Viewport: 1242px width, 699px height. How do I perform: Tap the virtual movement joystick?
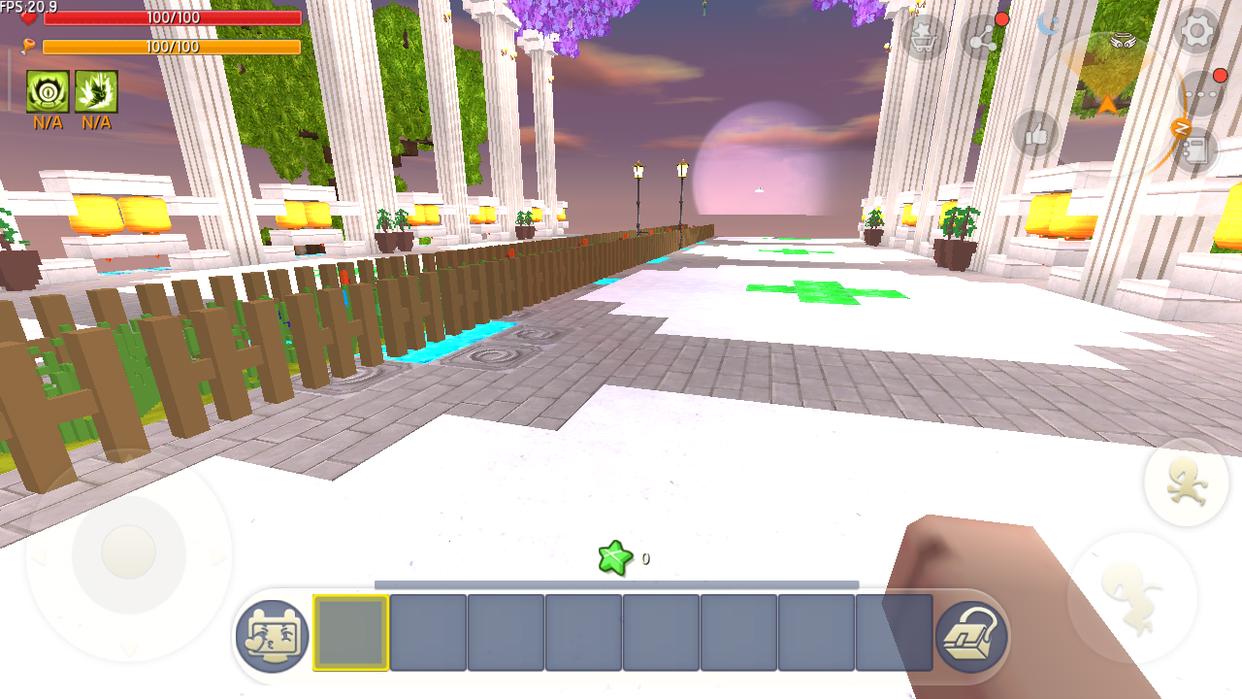128,552
